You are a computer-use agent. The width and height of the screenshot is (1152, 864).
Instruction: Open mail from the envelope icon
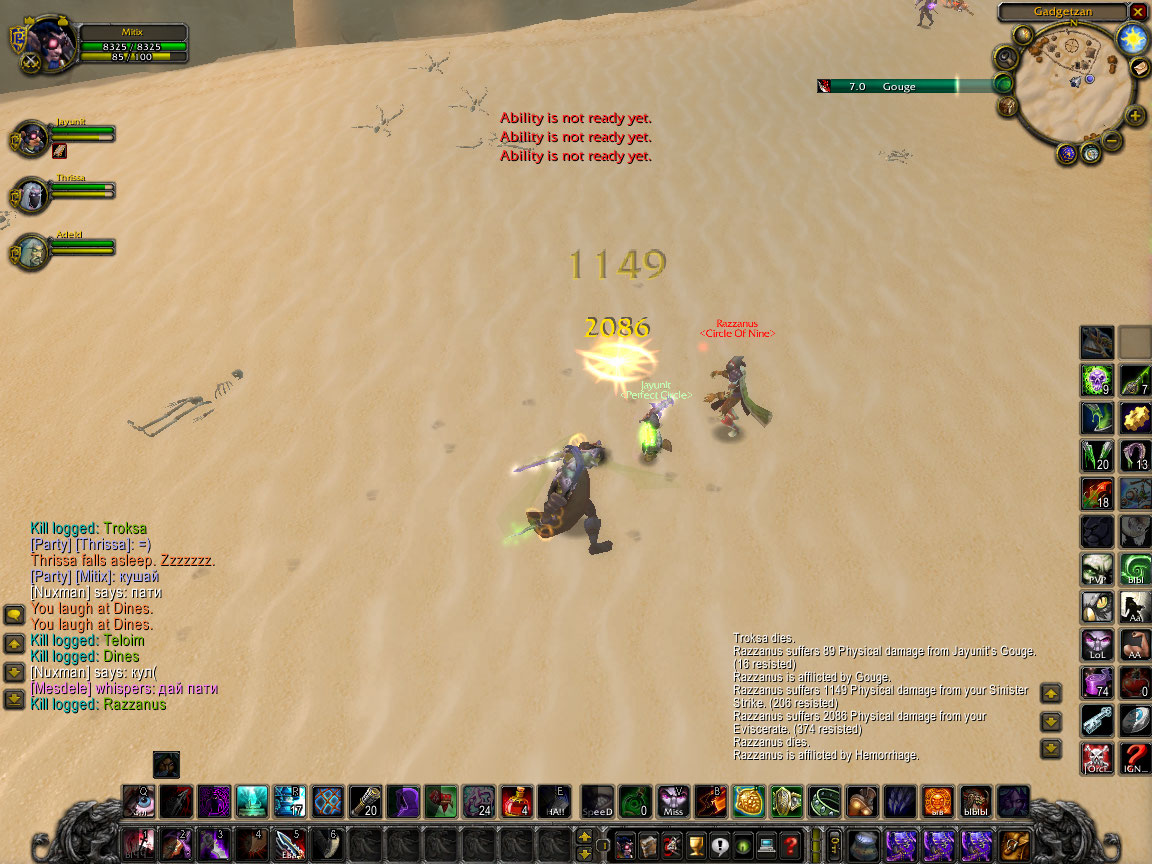(1139, 67)
